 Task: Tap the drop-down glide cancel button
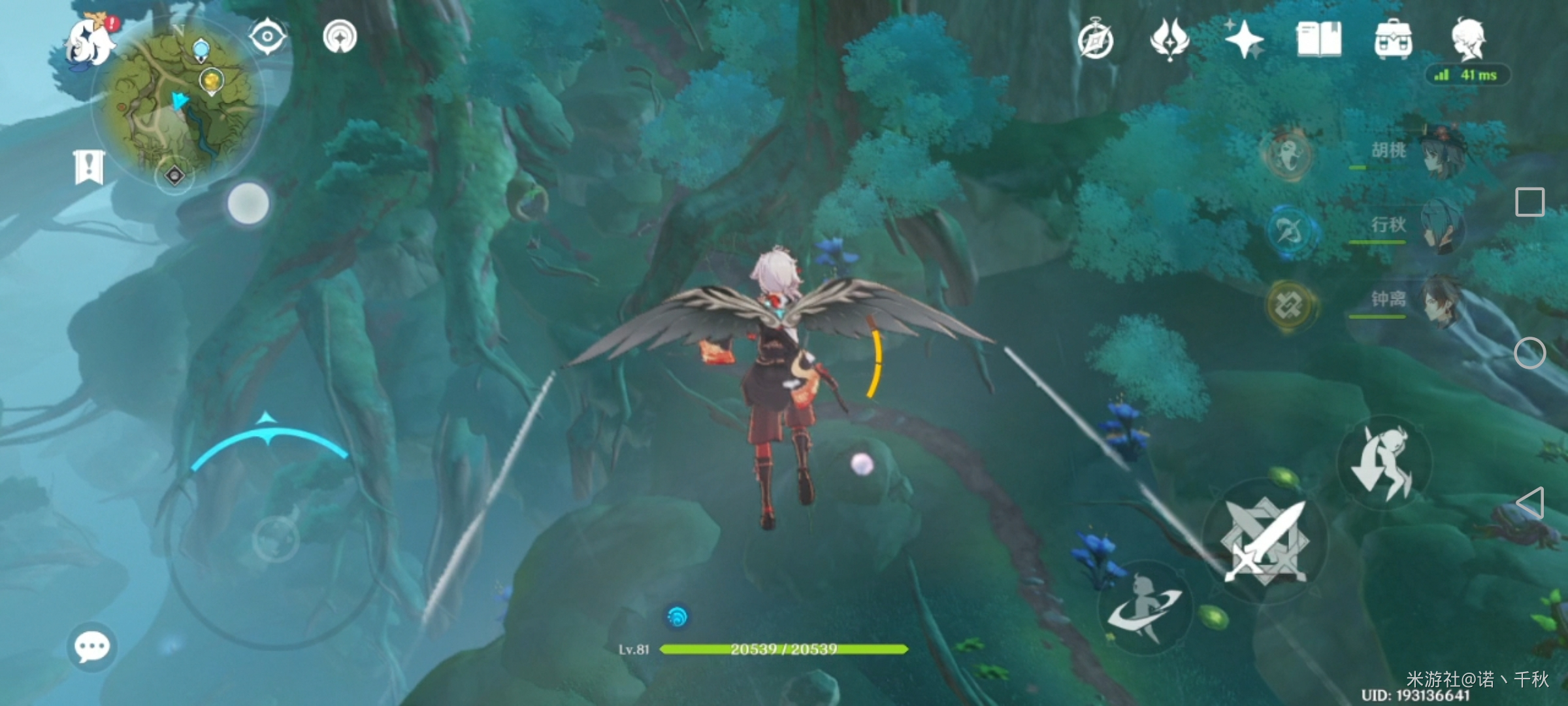pos(1384,463)
